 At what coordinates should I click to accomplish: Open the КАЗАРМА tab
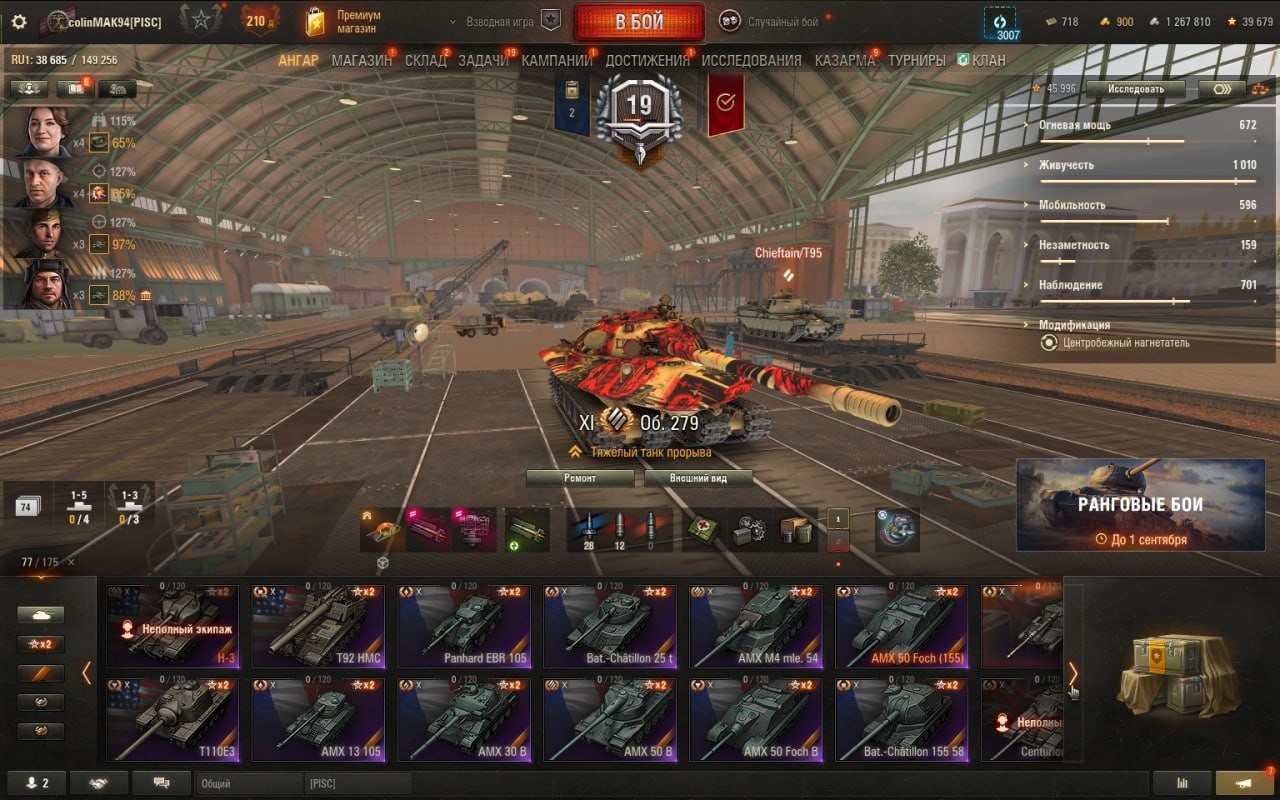[x=844, y=60]
